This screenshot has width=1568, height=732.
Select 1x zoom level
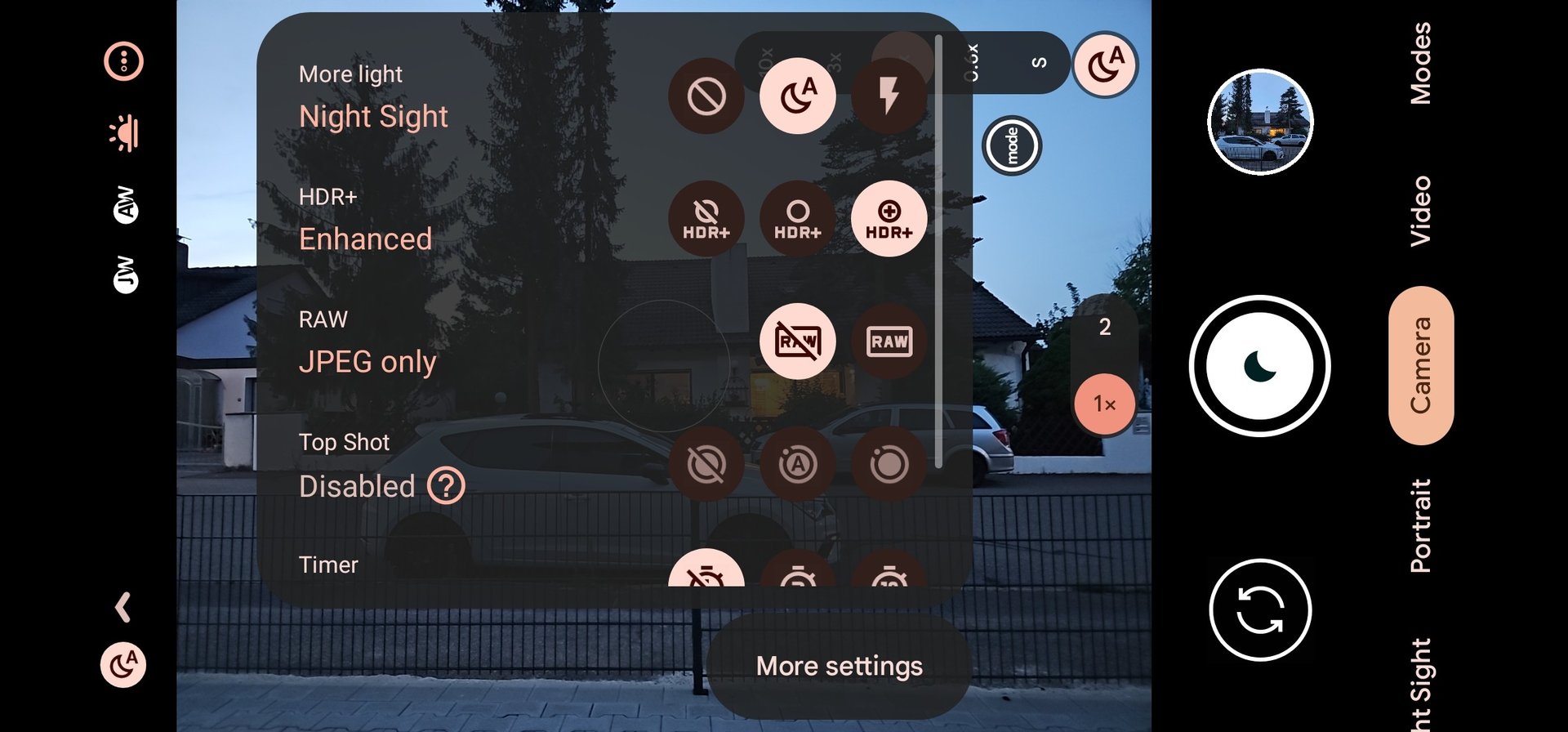[x=1104, y=404]
